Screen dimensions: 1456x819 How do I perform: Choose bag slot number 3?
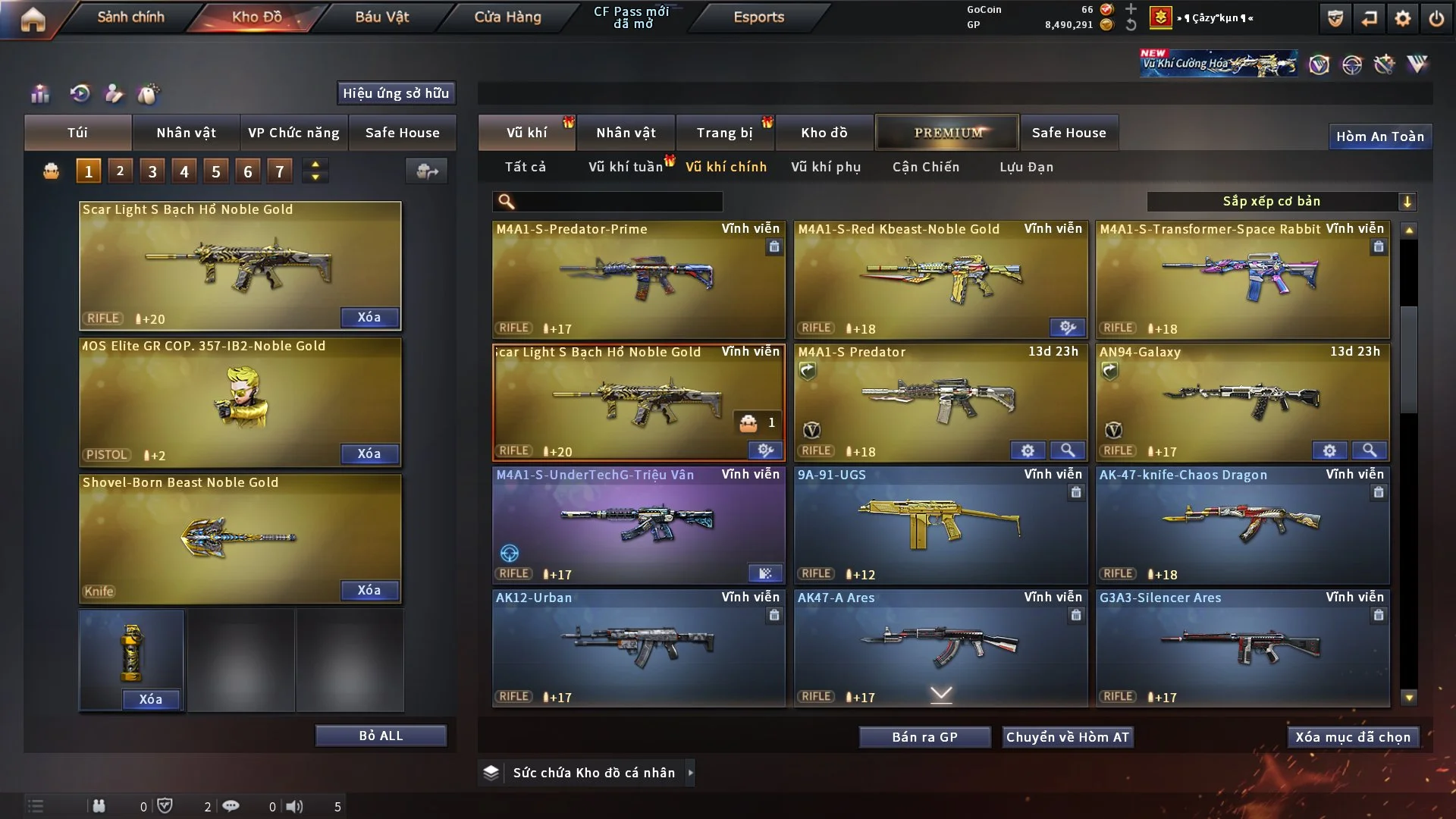[152, 171]
